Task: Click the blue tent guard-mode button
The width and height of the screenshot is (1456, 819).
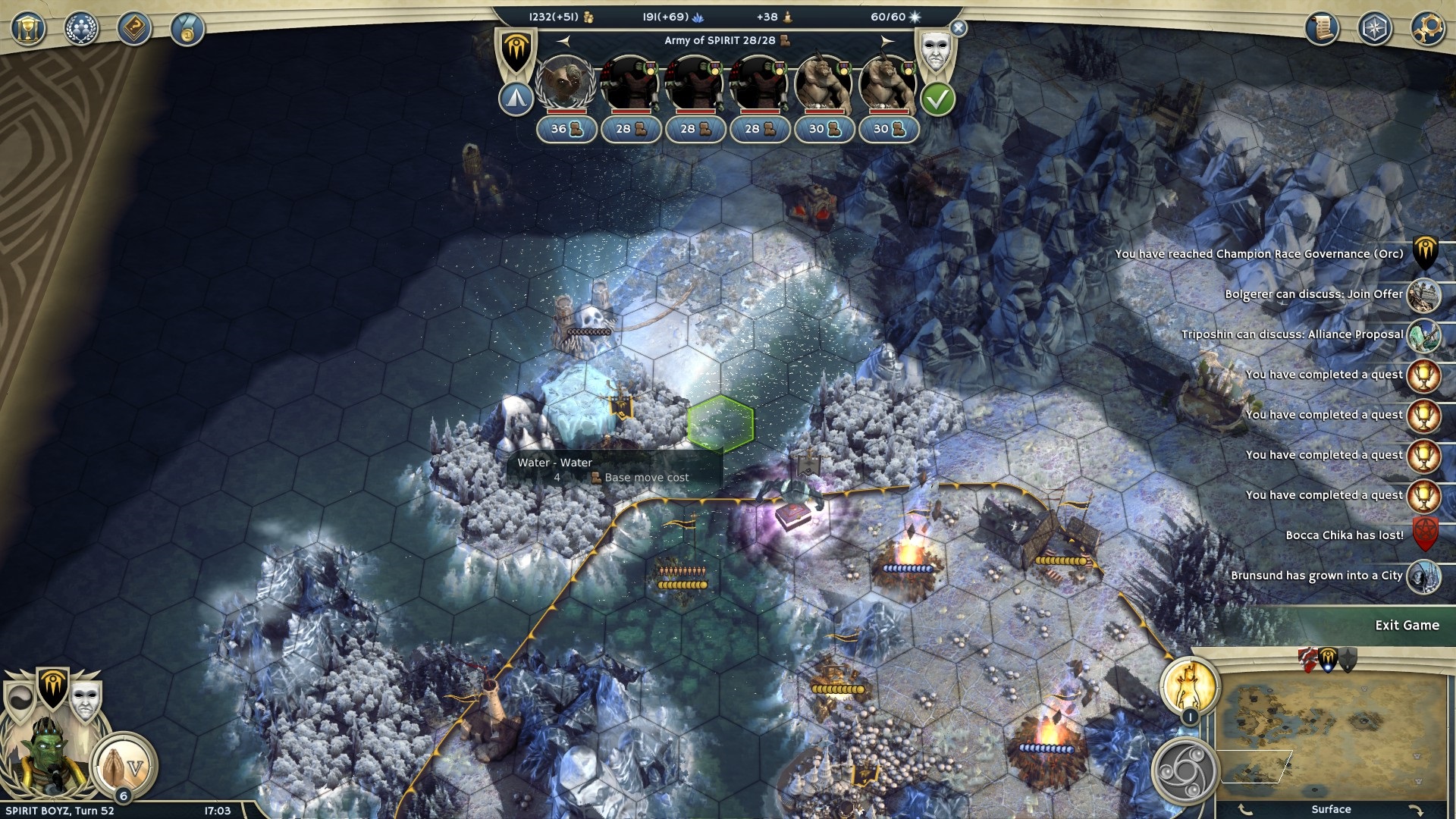Action: pos(516,99)
